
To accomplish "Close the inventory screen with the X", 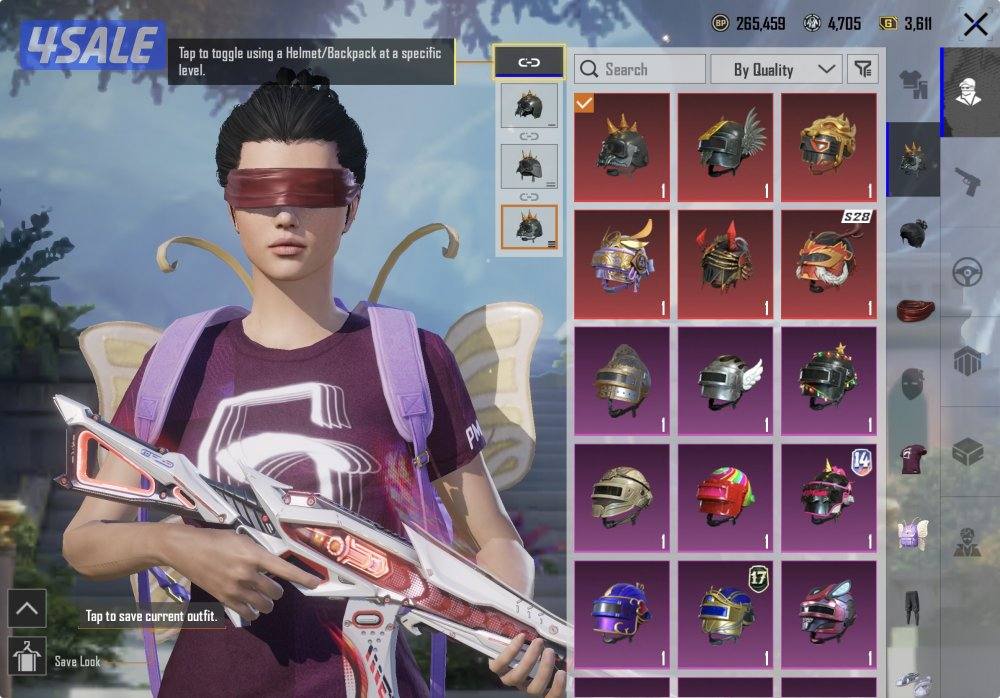I will pos(974,25).
